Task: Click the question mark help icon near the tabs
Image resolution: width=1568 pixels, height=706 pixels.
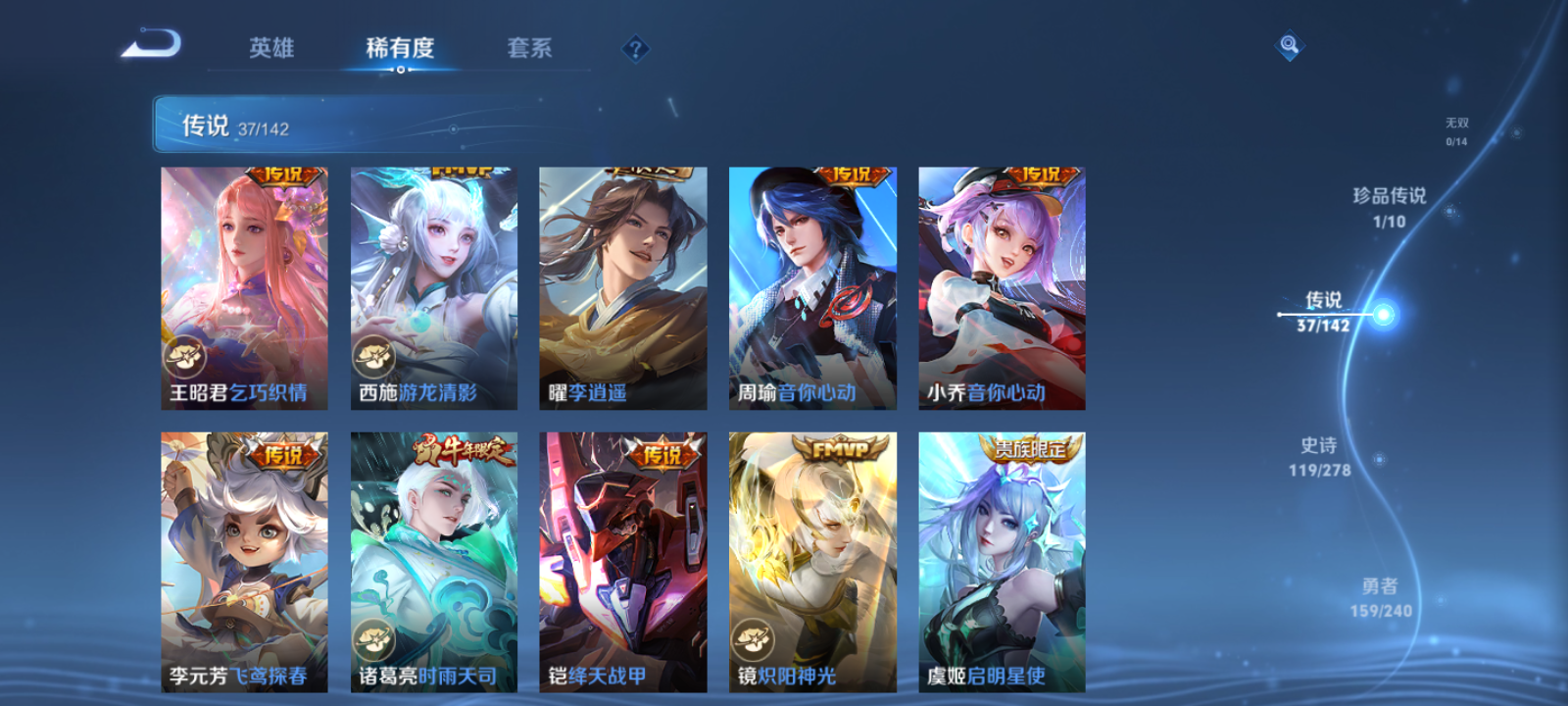Action: click(636, 48)
